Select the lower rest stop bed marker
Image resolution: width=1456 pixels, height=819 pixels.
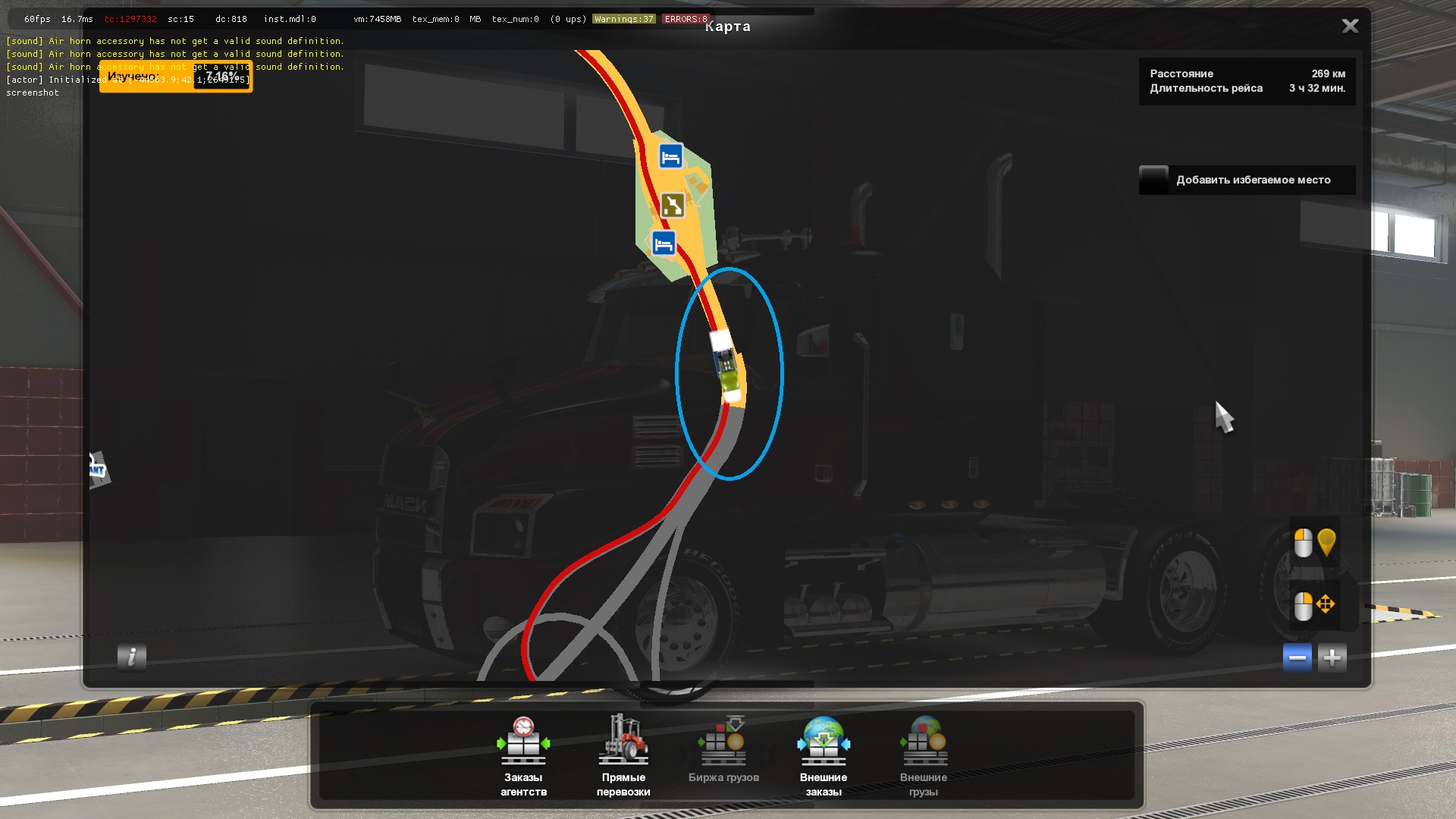click(664, 244)
